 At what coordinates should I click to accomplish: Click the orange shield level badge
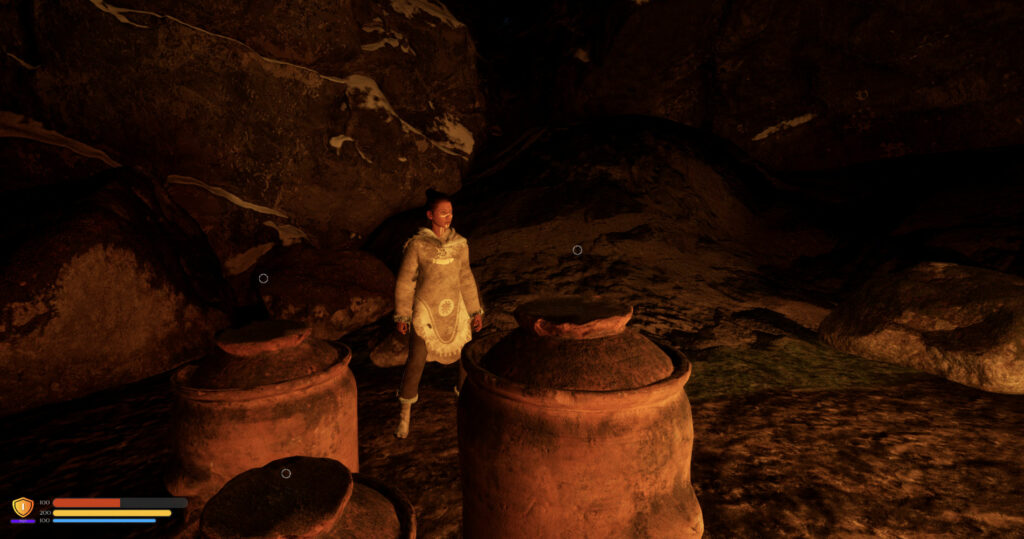[22, 507]
